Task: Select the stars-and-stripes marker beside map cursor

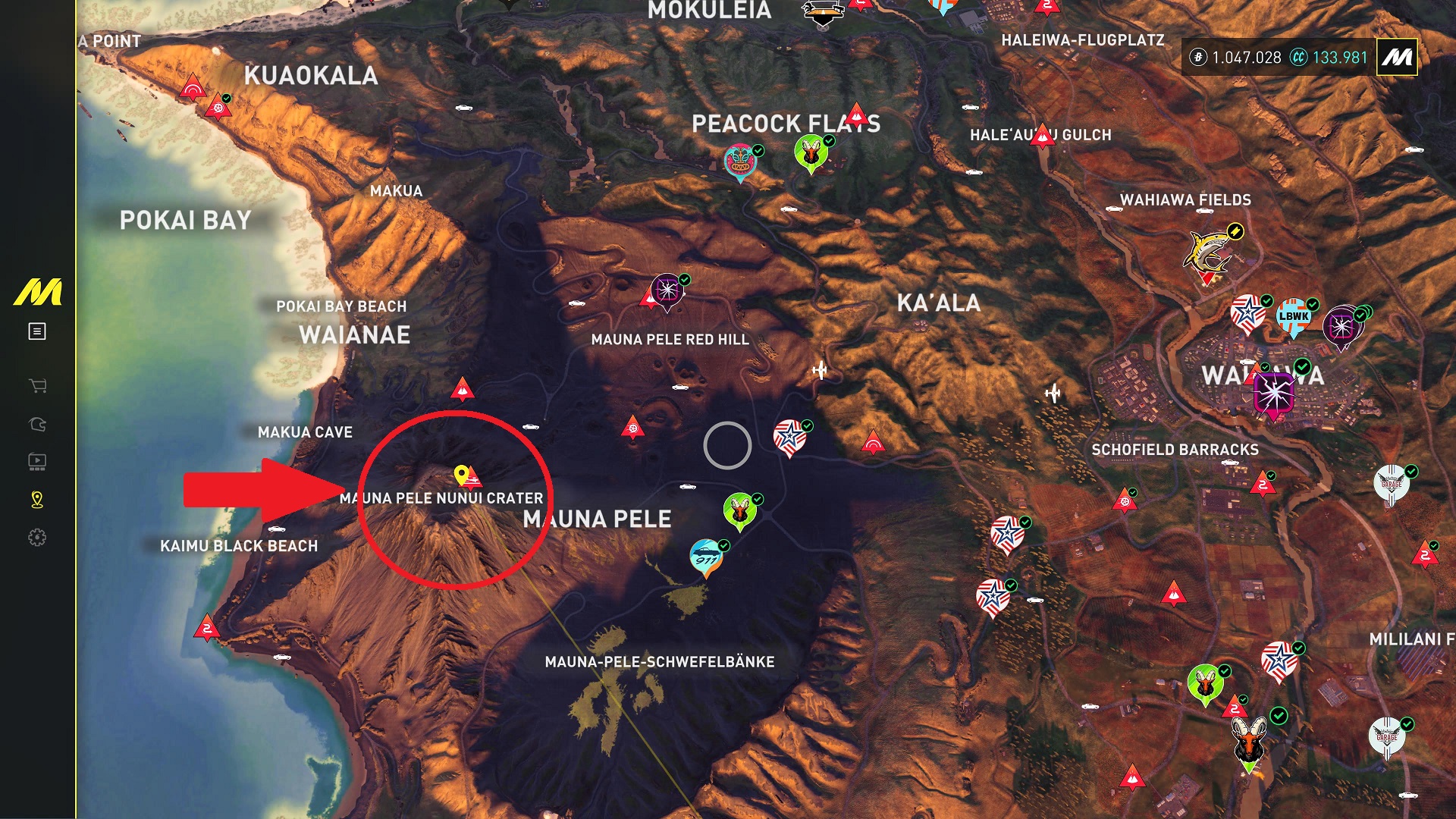Action: click(789, 438)
